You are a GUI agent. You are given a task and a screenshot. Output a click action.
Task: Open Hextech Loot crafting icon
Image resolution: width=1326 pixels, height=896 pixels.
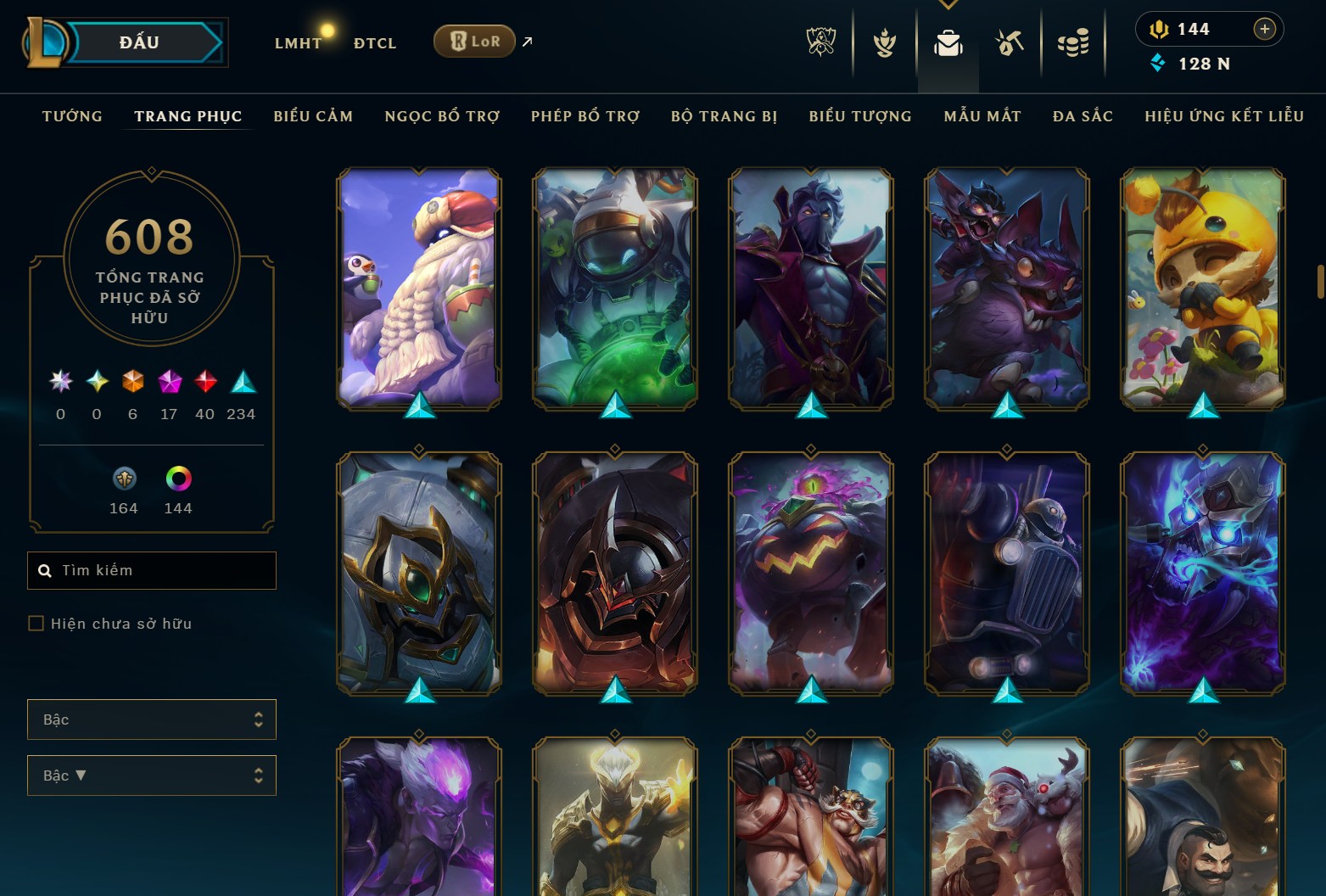click(1010, 44)
